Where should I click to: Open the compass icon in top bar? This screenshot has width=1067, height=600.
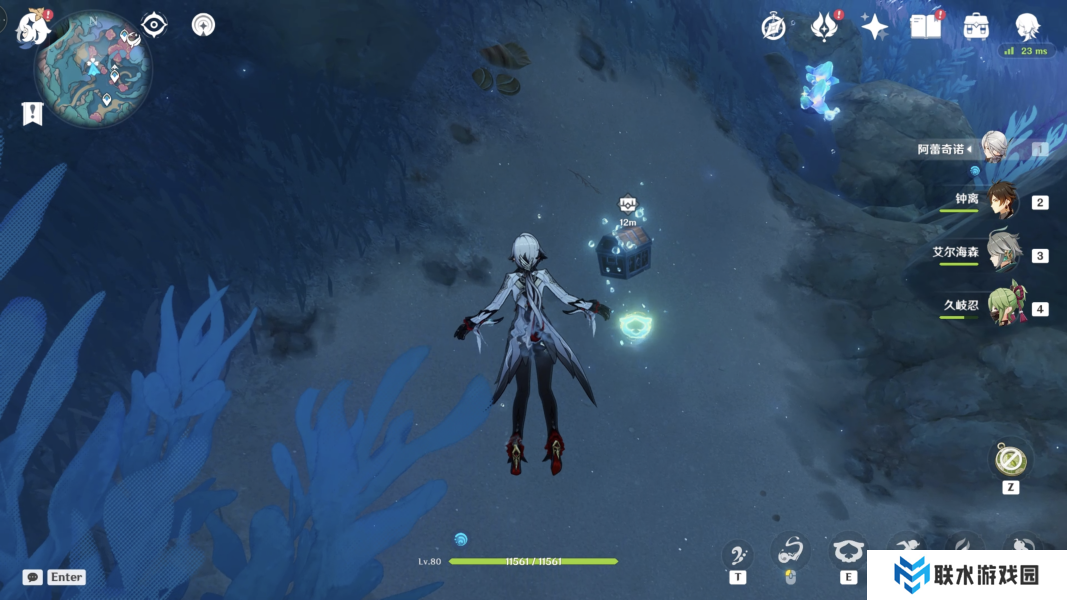pos(773,27)
